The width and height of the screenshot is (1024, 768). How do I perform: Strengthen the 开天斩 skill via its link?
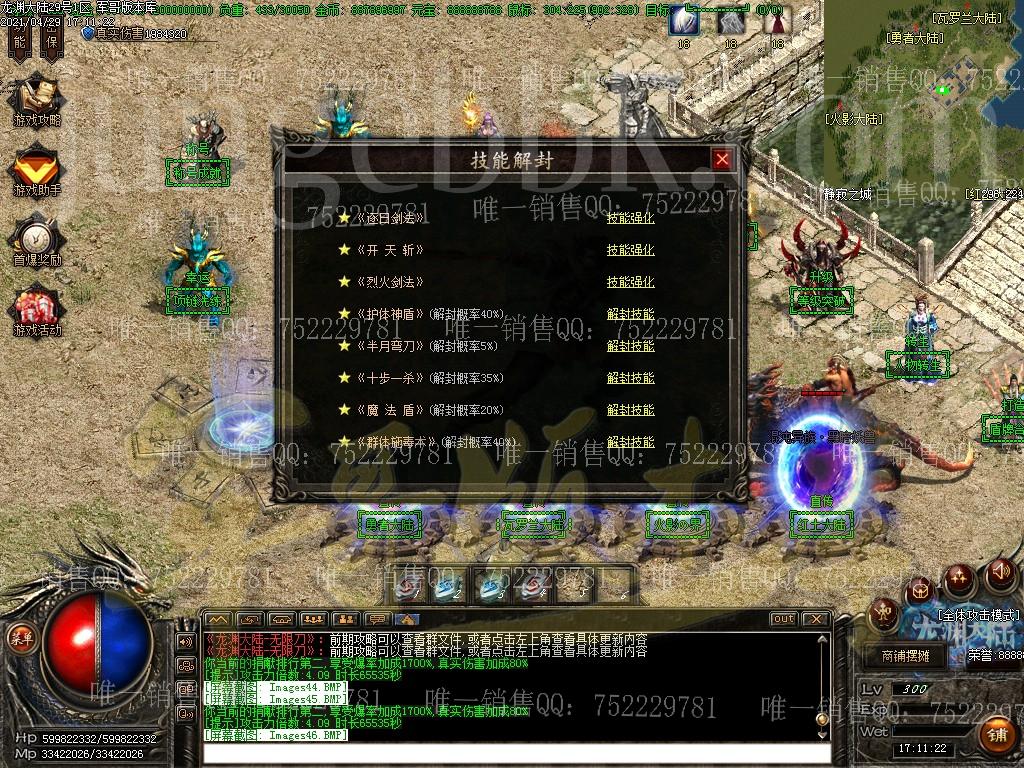(x=630, y=250)
